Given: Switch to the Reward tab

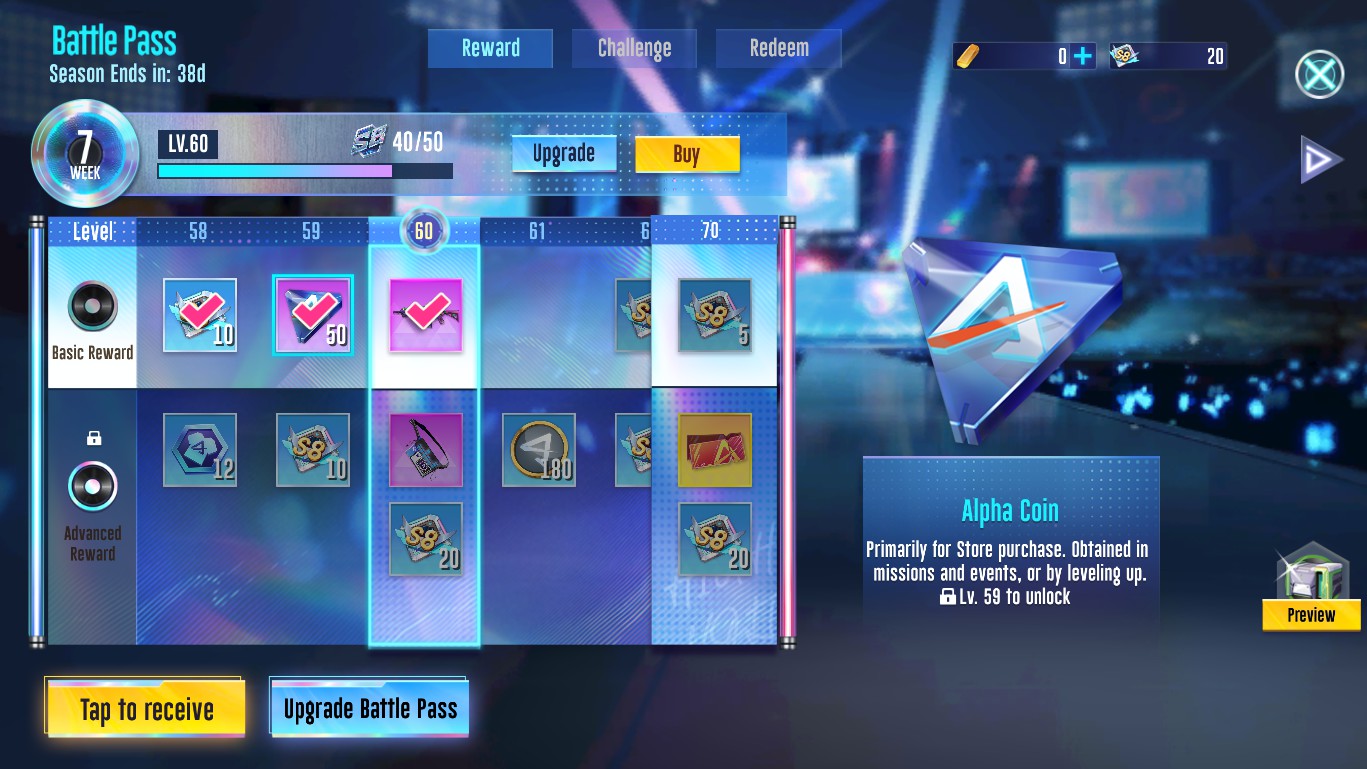Looking at the screenshot, I should [x=490, y=48].
